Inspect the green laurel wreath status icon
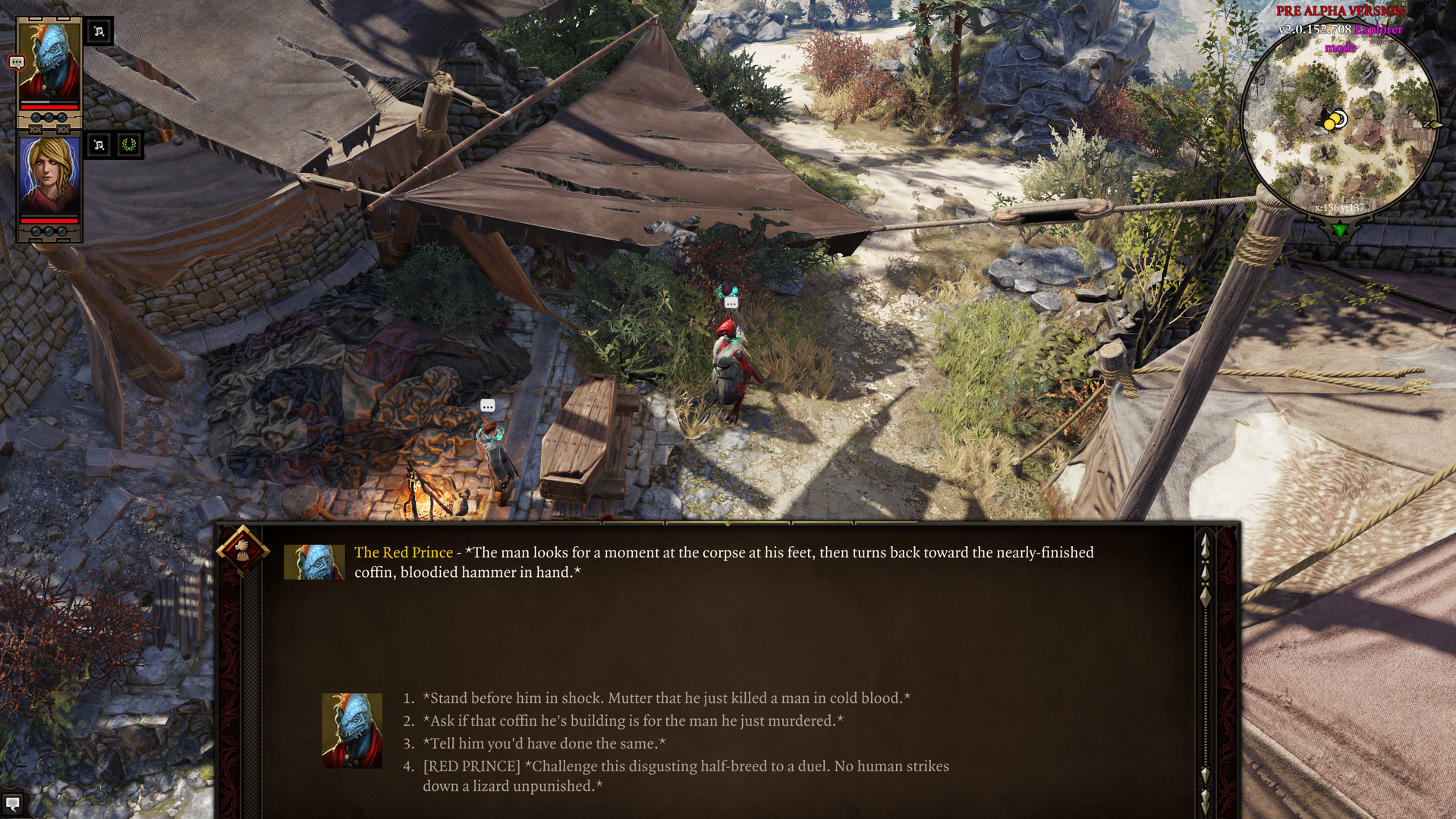1456x819 pixels. tap(129, 145)
